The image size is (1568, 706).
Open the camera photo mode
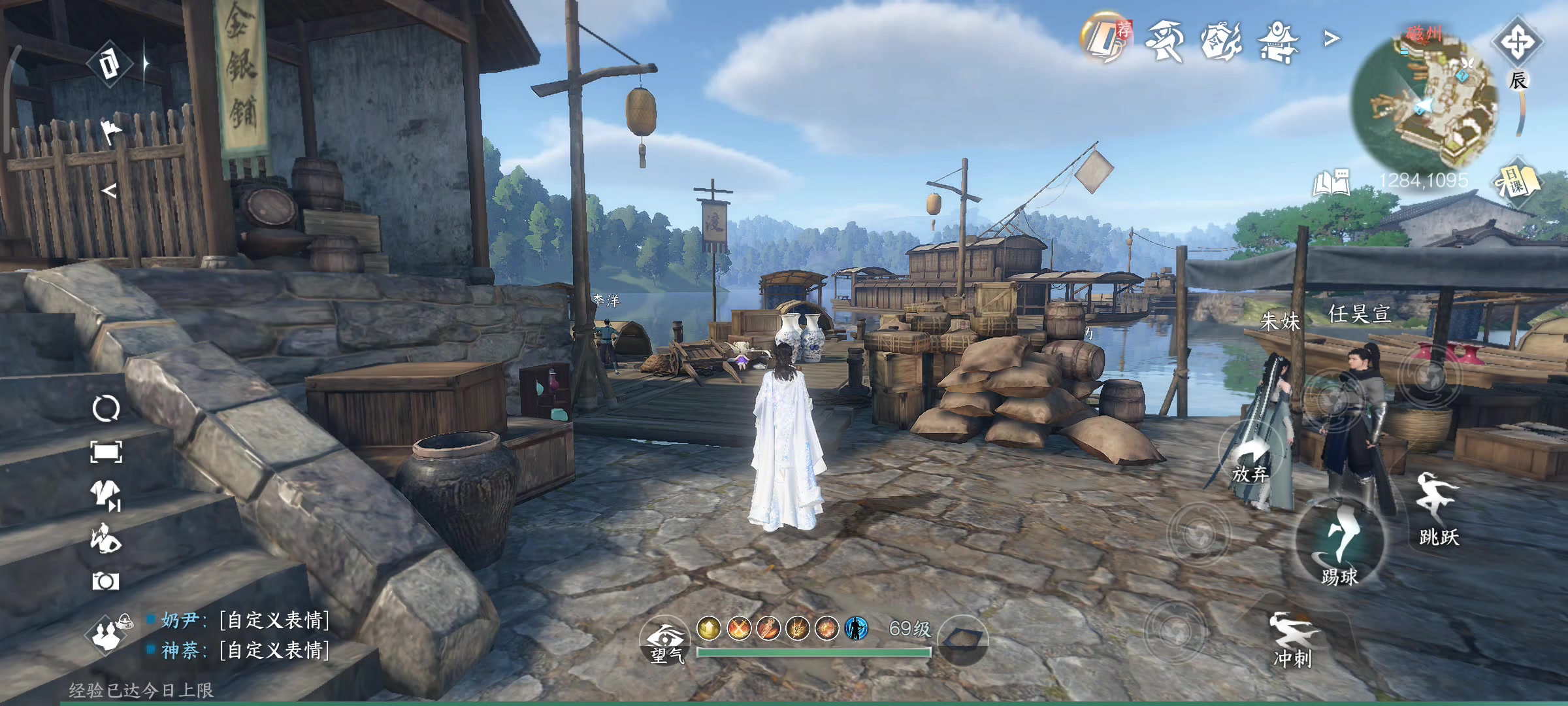(x=106, y=581)
